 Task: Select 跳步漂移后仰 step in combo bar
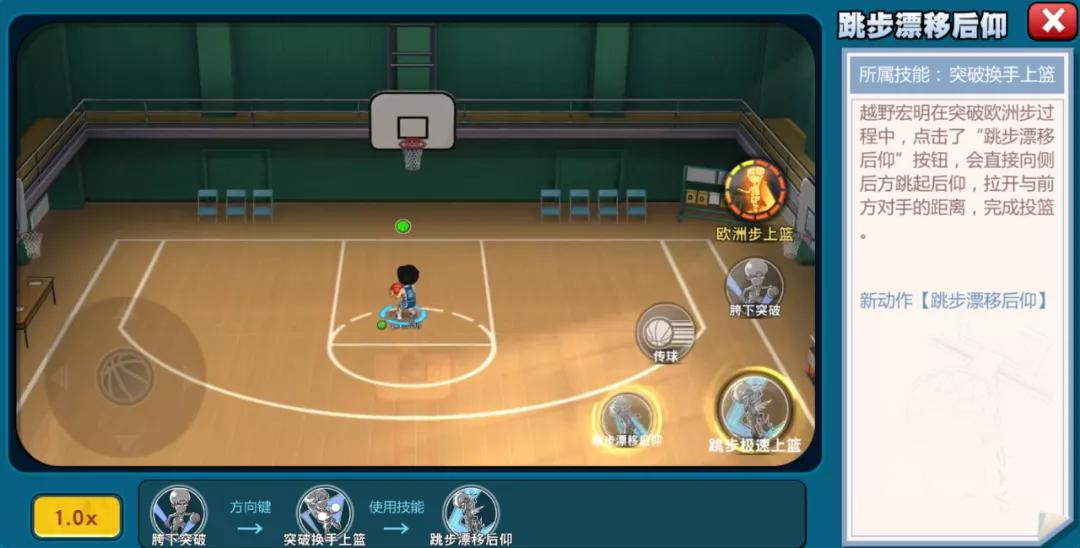tap(471, 512)
